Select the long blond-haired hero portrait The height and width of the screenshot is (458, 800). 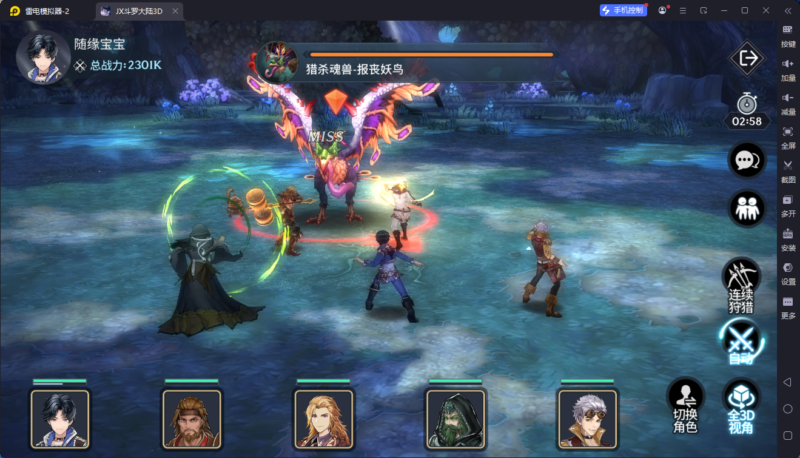324,418
